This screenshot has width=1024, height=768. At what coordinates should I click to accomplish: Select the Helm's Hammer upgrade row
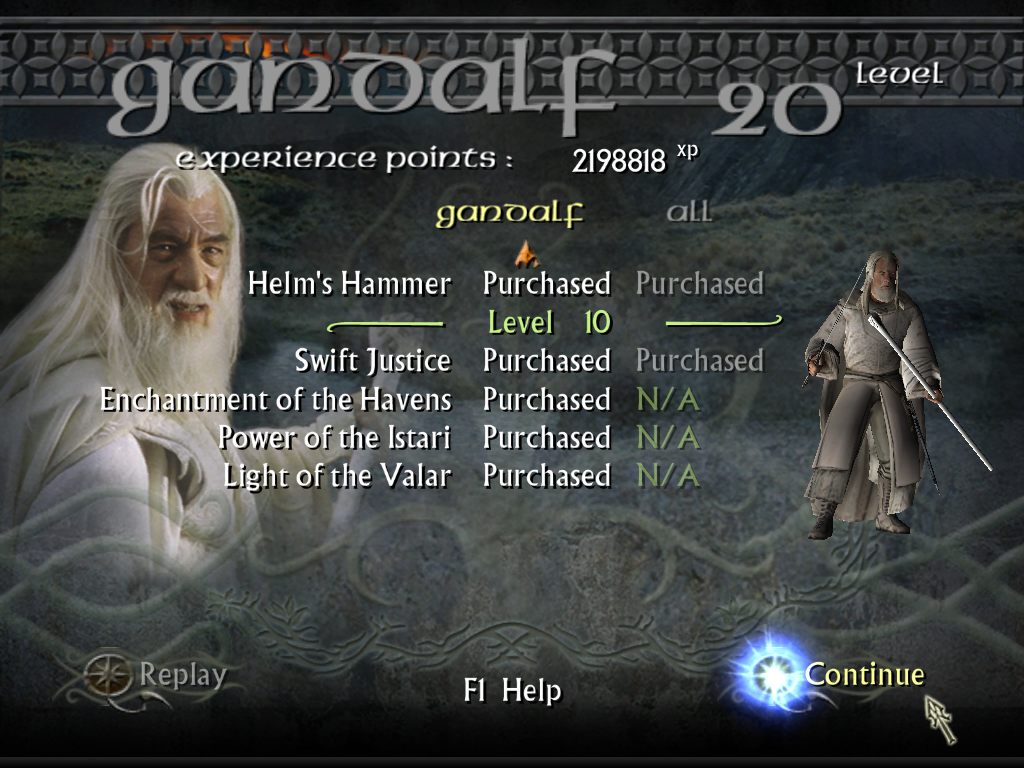[349, 284]
